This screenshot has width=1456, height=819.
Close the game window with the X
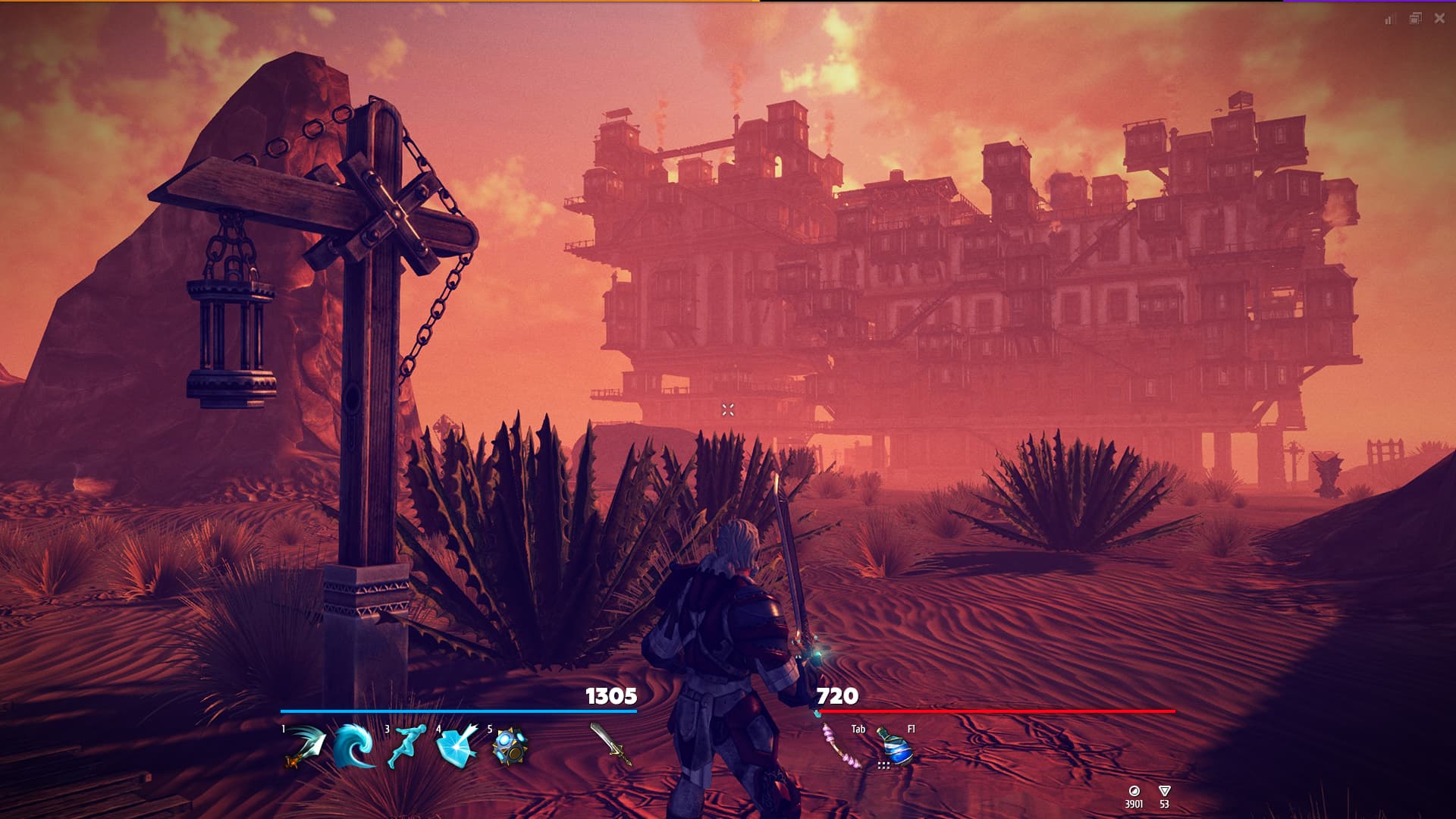(x=1439, y=17)
